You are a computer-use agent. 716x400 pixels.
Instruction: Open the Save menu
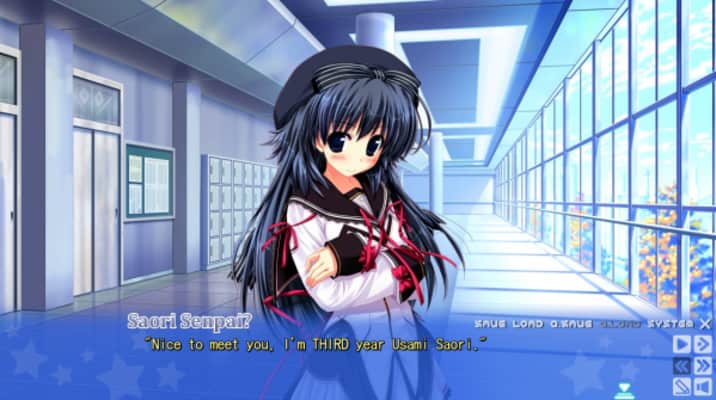490,324
